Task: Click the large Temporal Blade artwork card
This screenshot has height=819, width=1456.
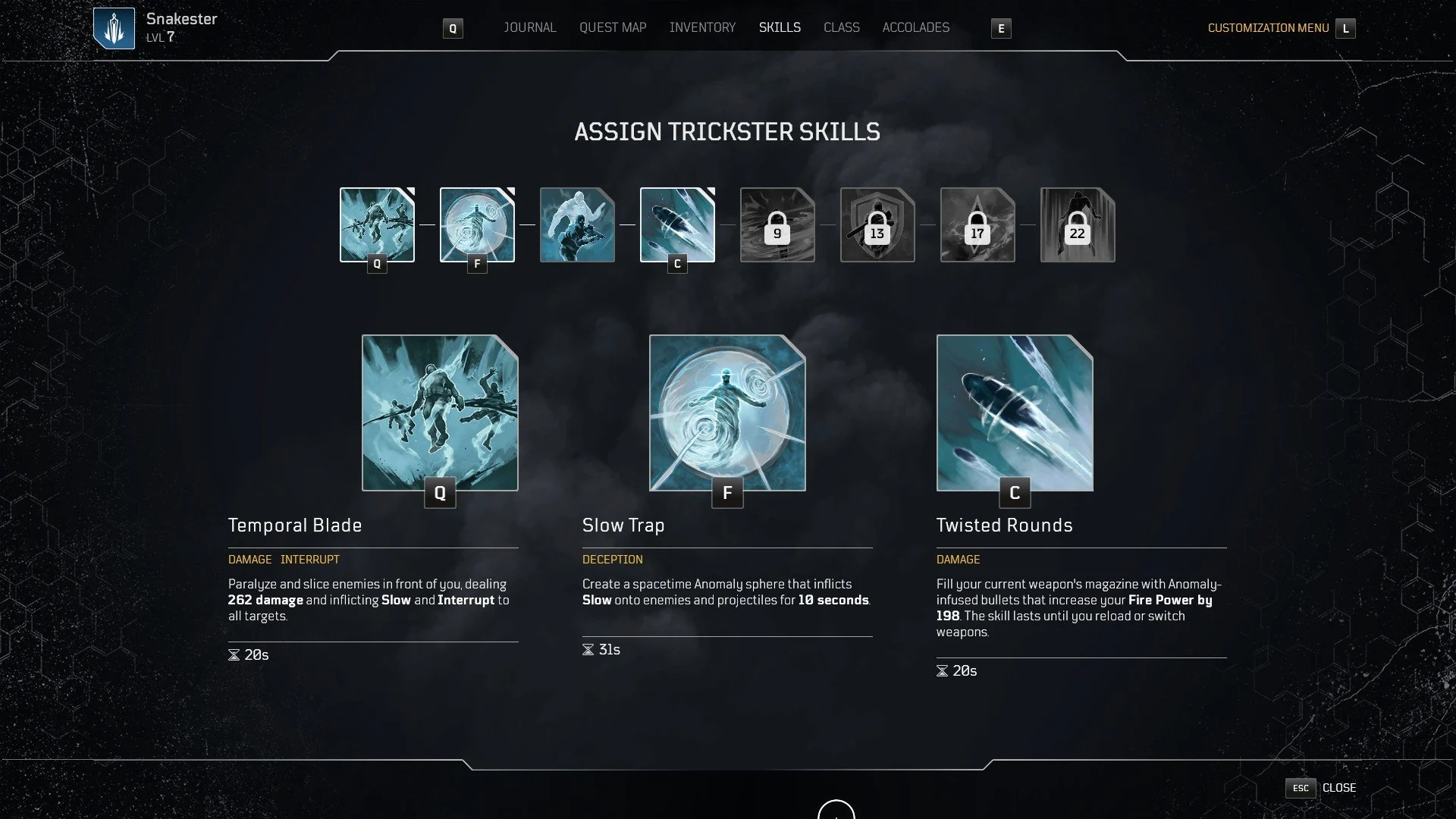Action: [x=439, y=413]
